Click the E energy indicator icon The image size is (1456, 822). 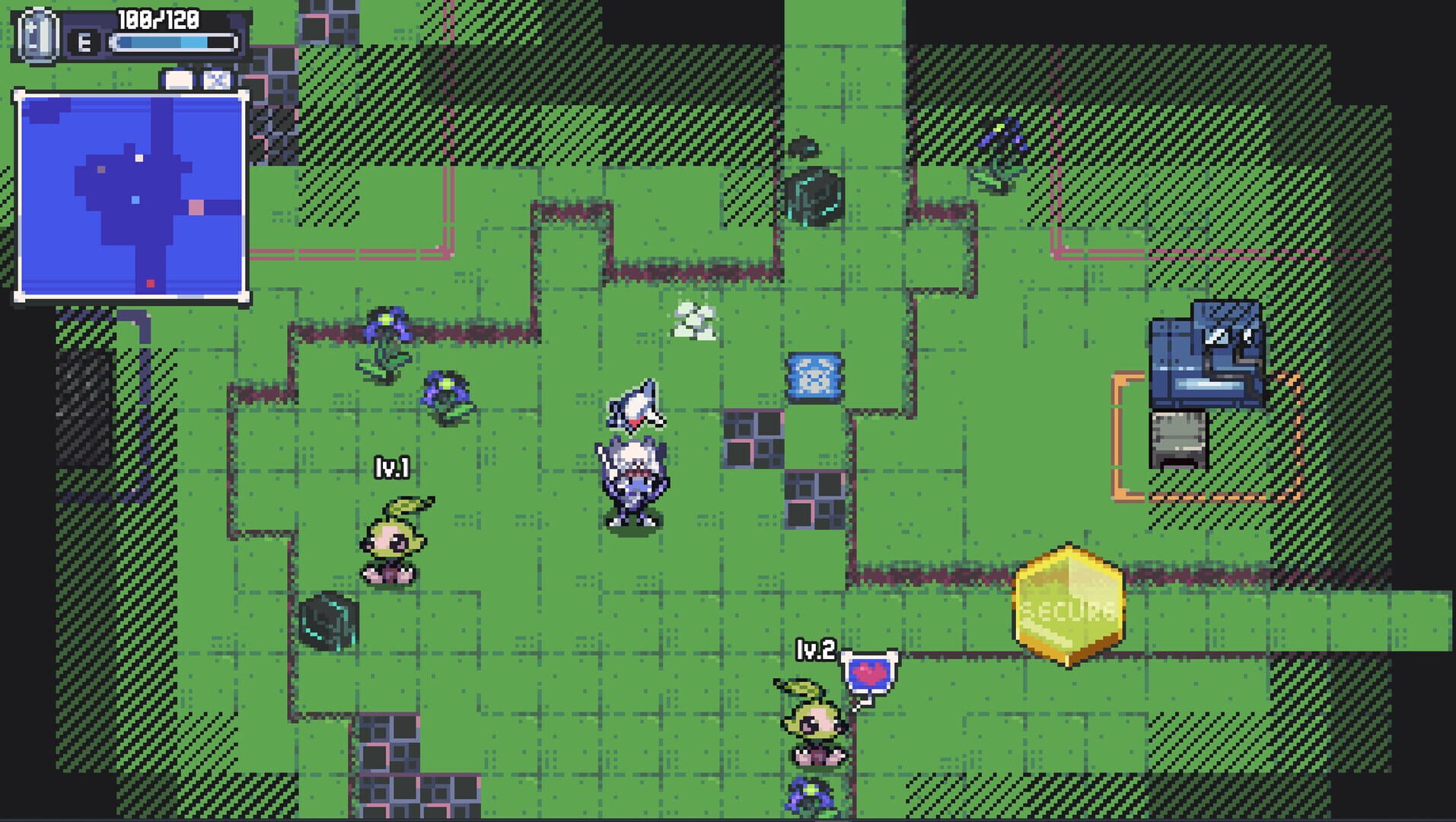tap(84, 43)
